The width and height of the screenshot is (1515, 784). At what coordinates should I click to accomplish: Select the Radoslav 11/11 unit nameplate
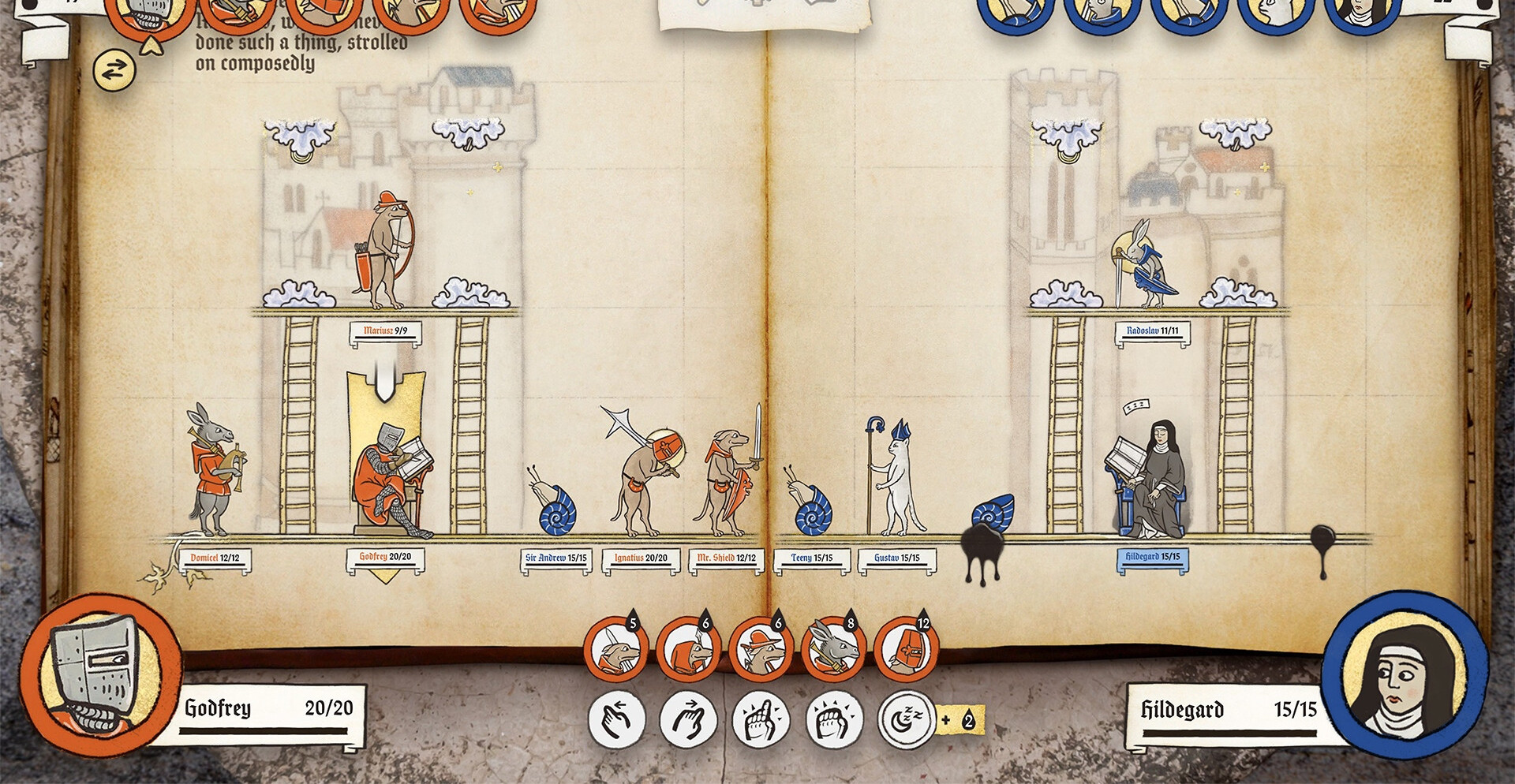point(1152,331)
